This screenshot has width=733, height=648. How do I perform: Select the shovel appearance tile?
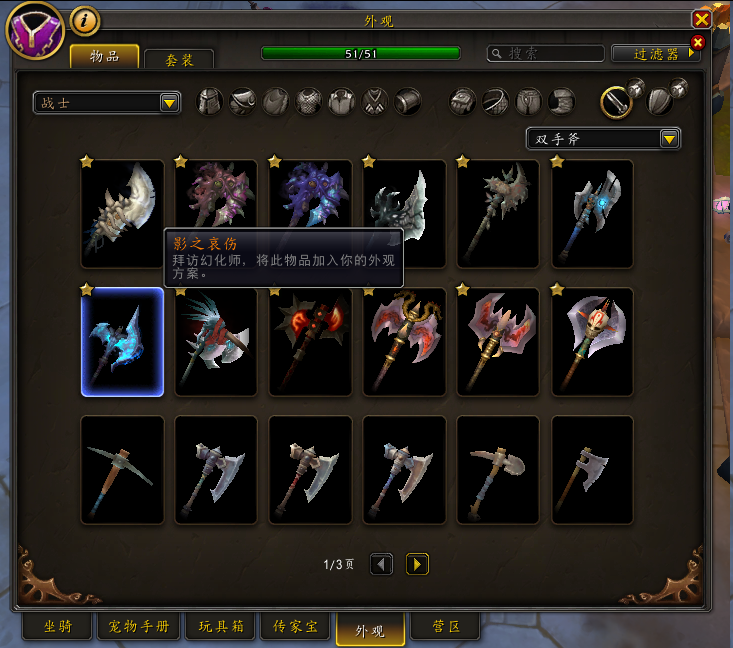[498, 470]
